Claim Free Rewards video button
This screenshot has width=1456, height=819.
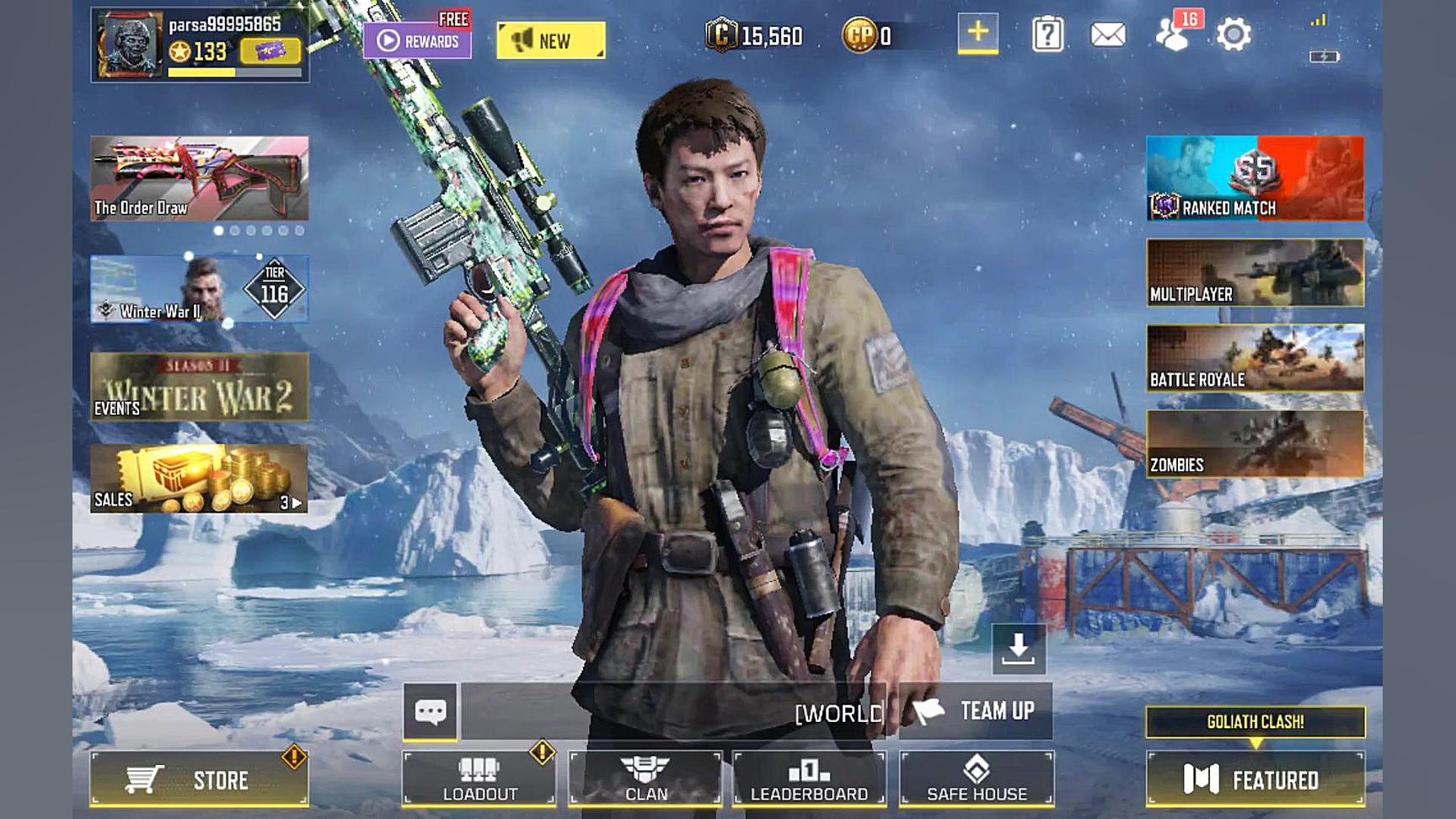tap(417, 40)
